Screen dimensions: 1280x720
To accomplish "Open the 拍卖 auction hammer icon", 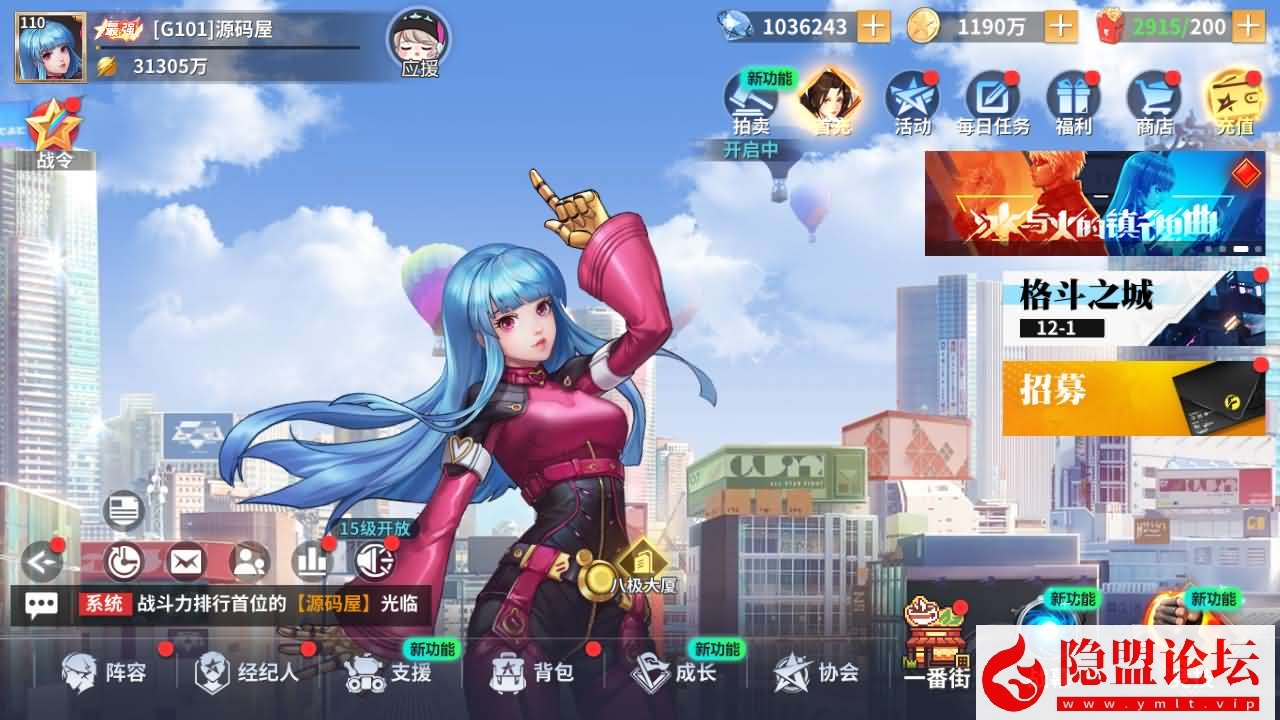I will pyautogui.click(x=748, y=98).
